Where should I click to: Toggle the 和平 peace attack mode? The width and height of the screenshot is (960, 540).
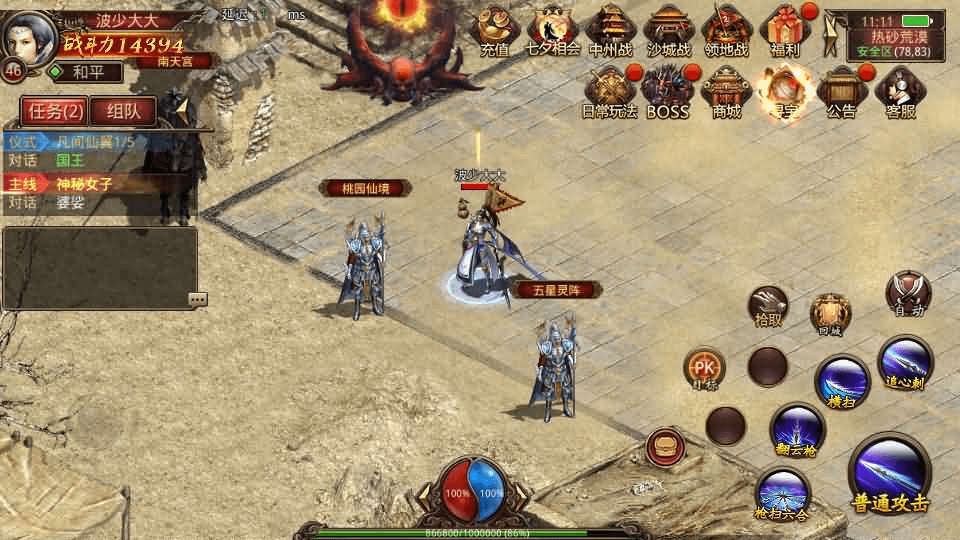[x=85, y=72]
